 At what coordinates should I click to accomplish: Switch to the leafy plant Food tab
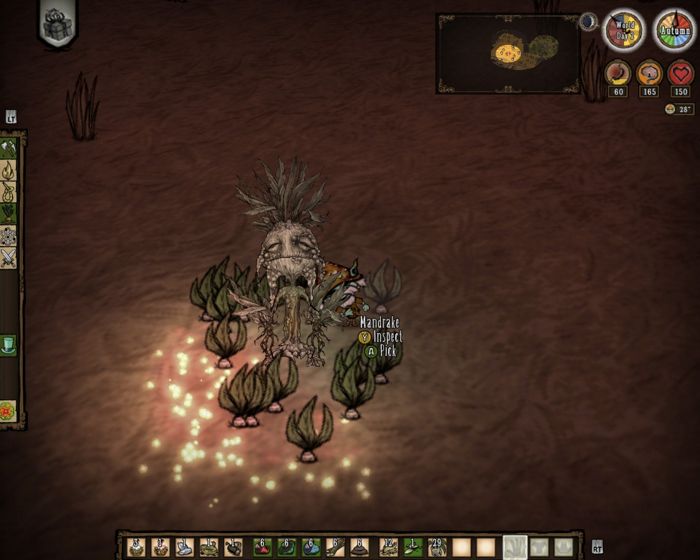point(9,212)
